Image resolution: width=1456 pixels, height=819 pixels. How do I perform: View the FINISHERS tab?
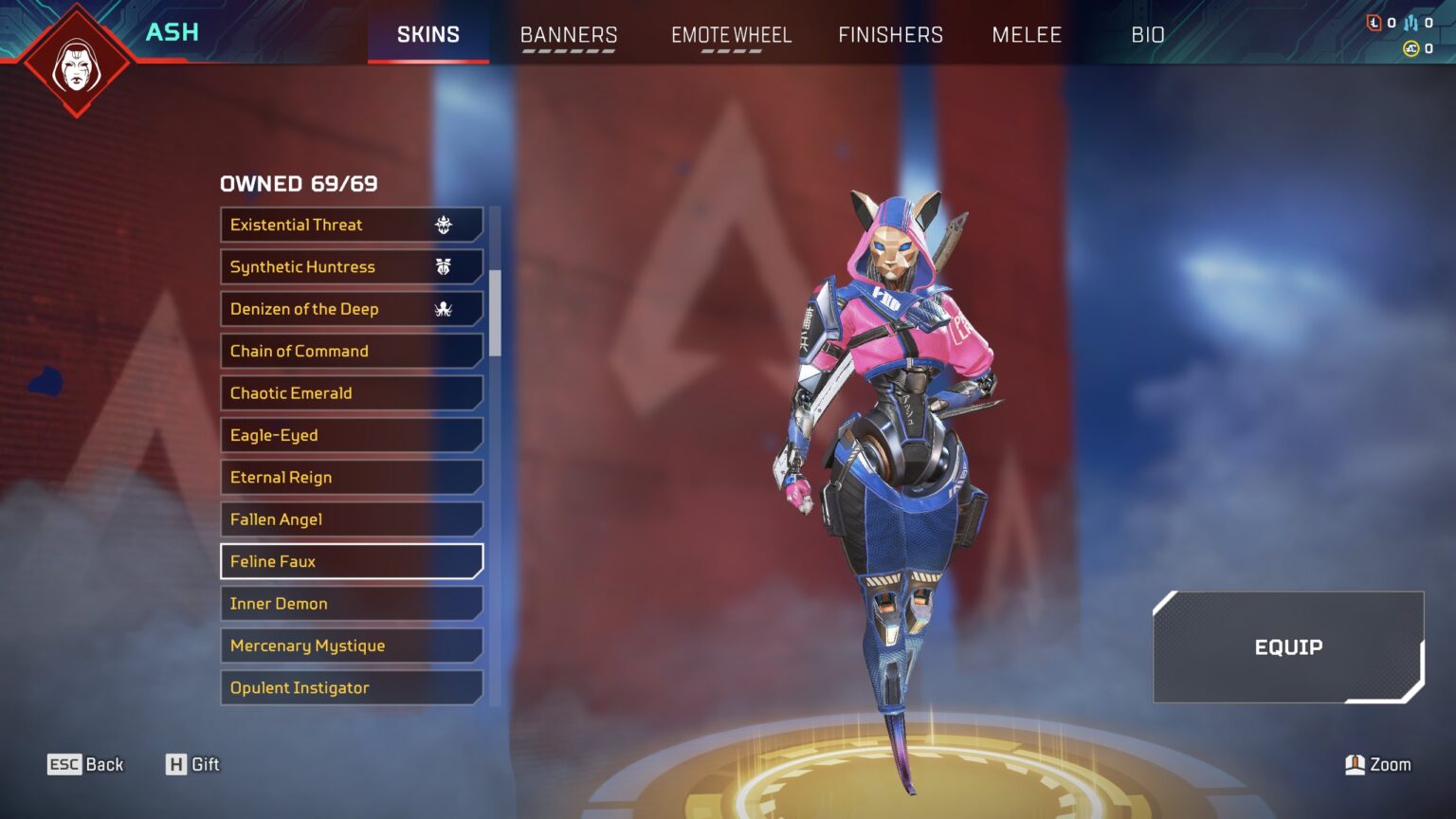click(890, 35)
